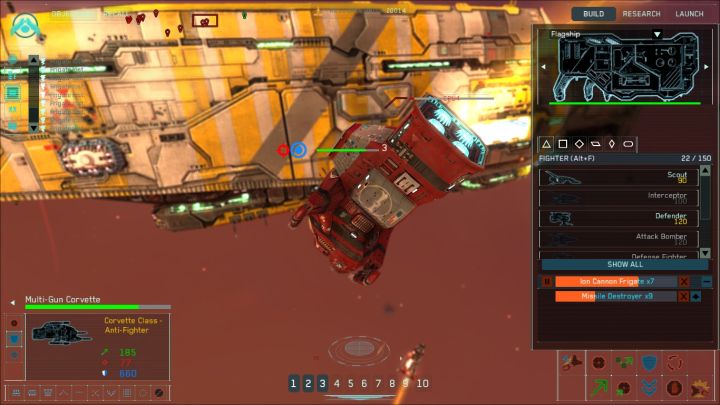This screenshot has width=720, height=405.
Task: Select the Scout in the fighter build list
Action: point(619,177)
